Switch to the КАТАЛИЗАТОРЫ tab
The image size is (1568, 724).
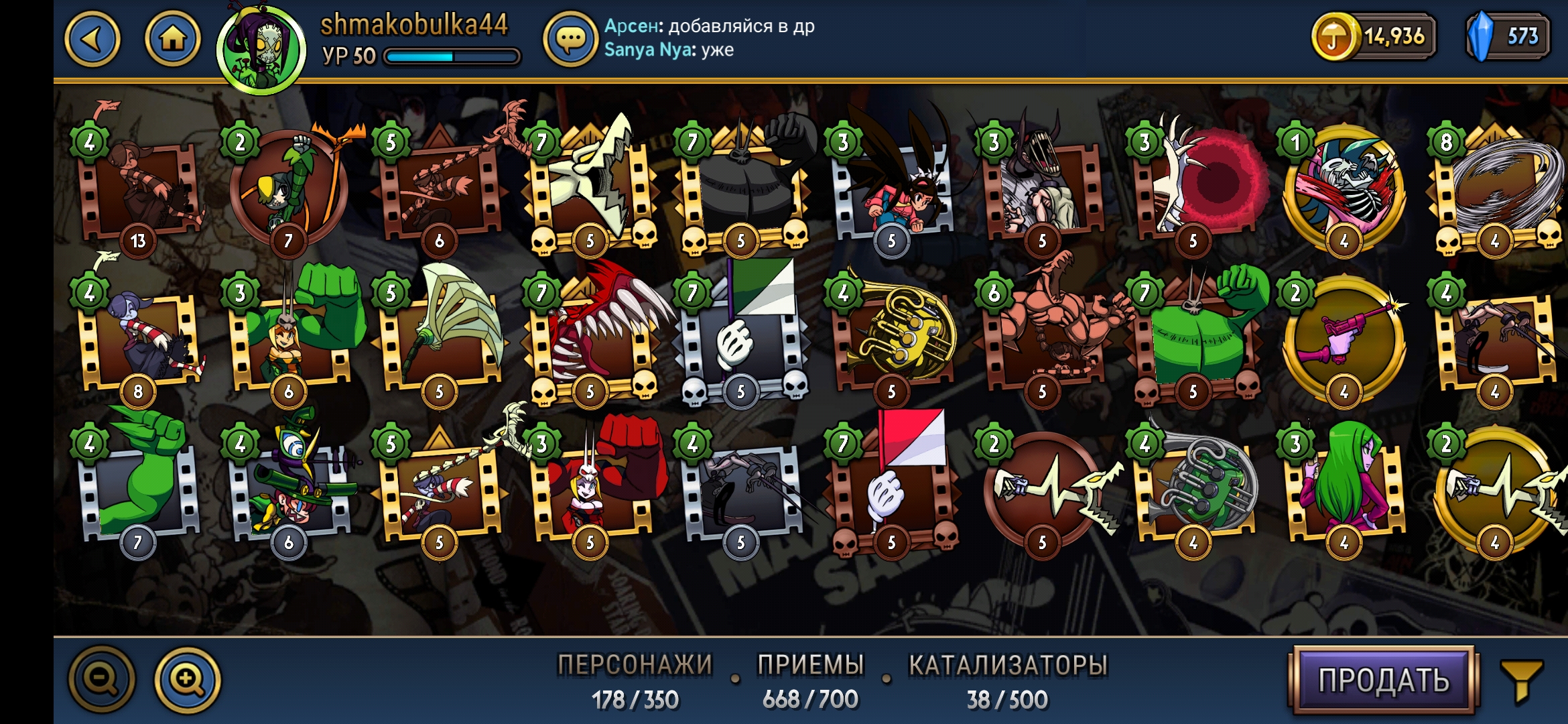pos(1007,680)
